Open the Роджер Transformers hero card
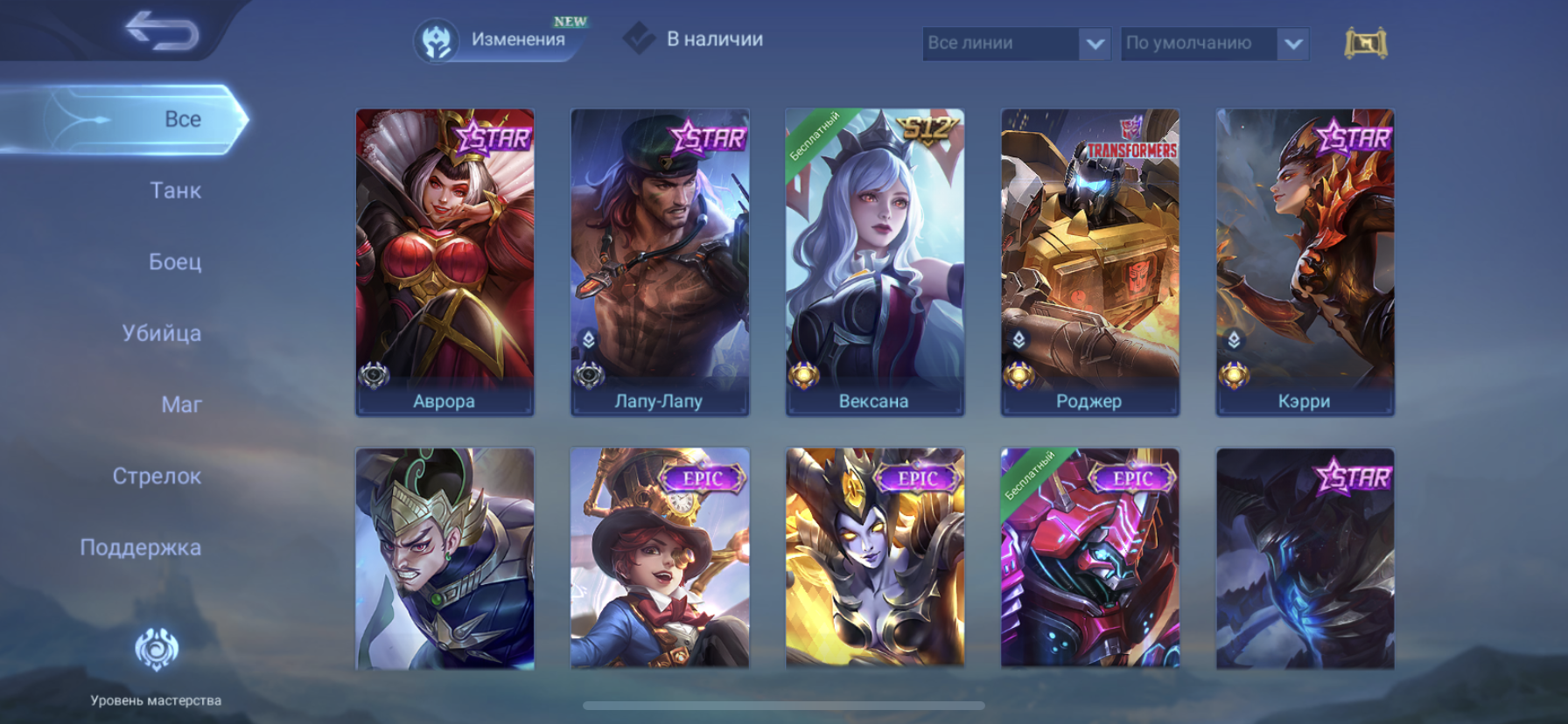Screen dimensions: 1568x724 pos(1090,261)
